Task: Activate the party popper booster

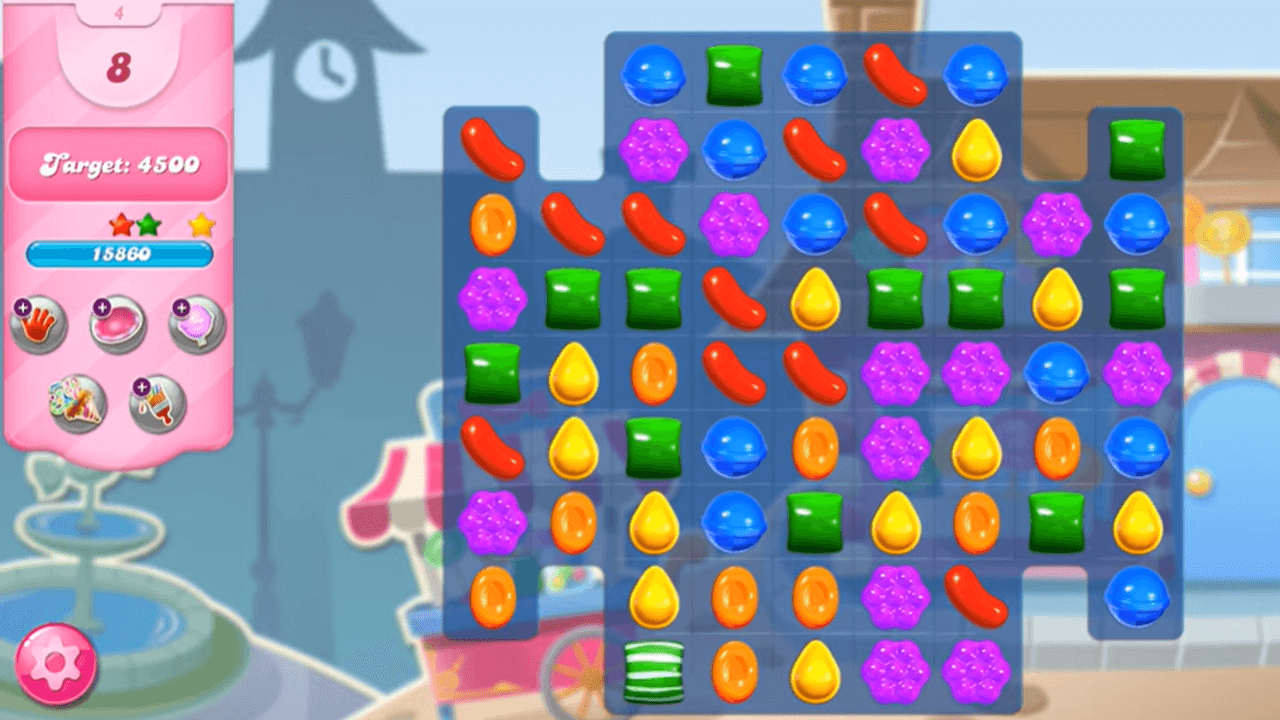Action: [78, 403]
